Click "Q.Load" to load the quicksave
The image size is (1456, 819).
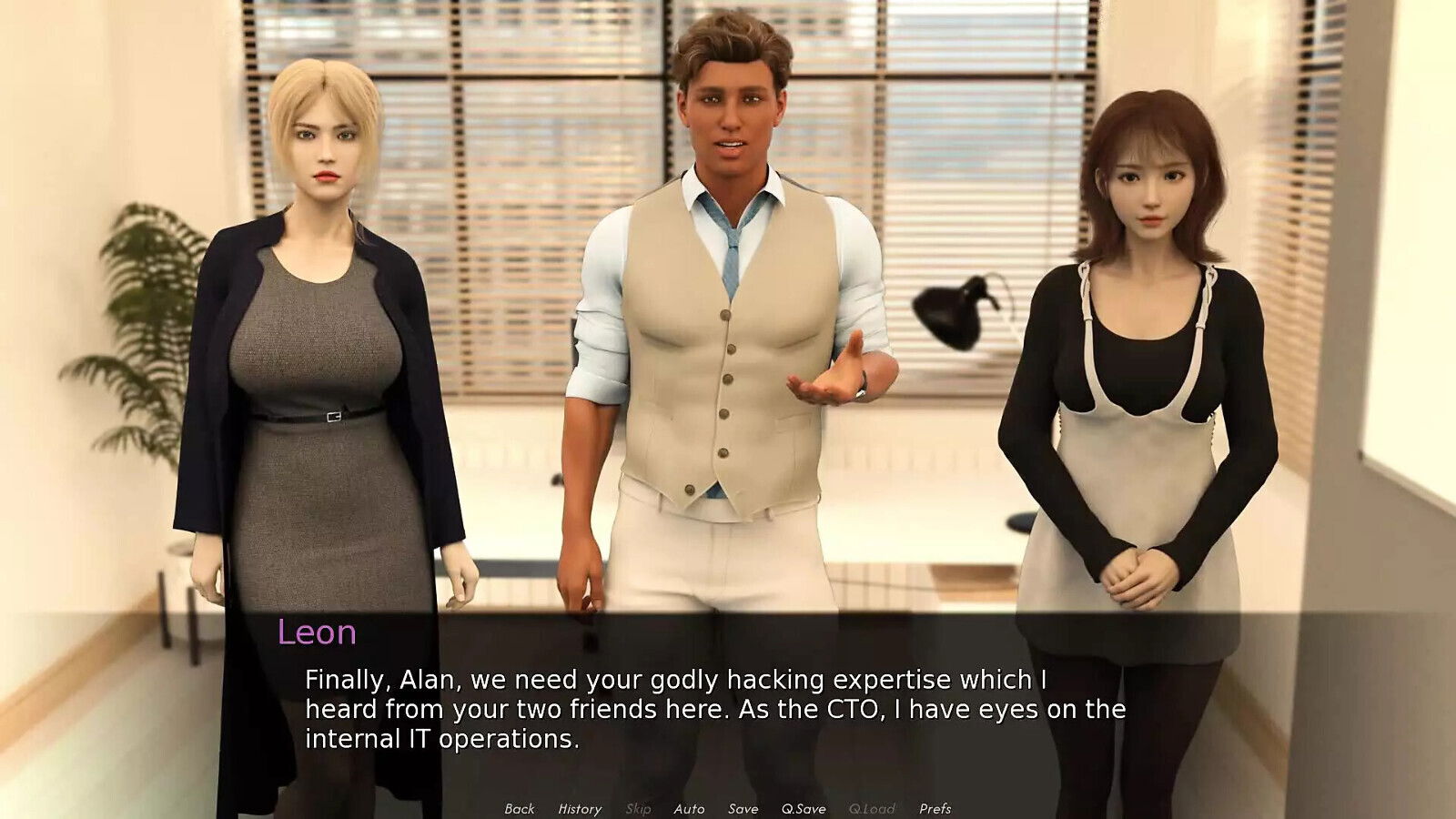(x=871, y=808)
